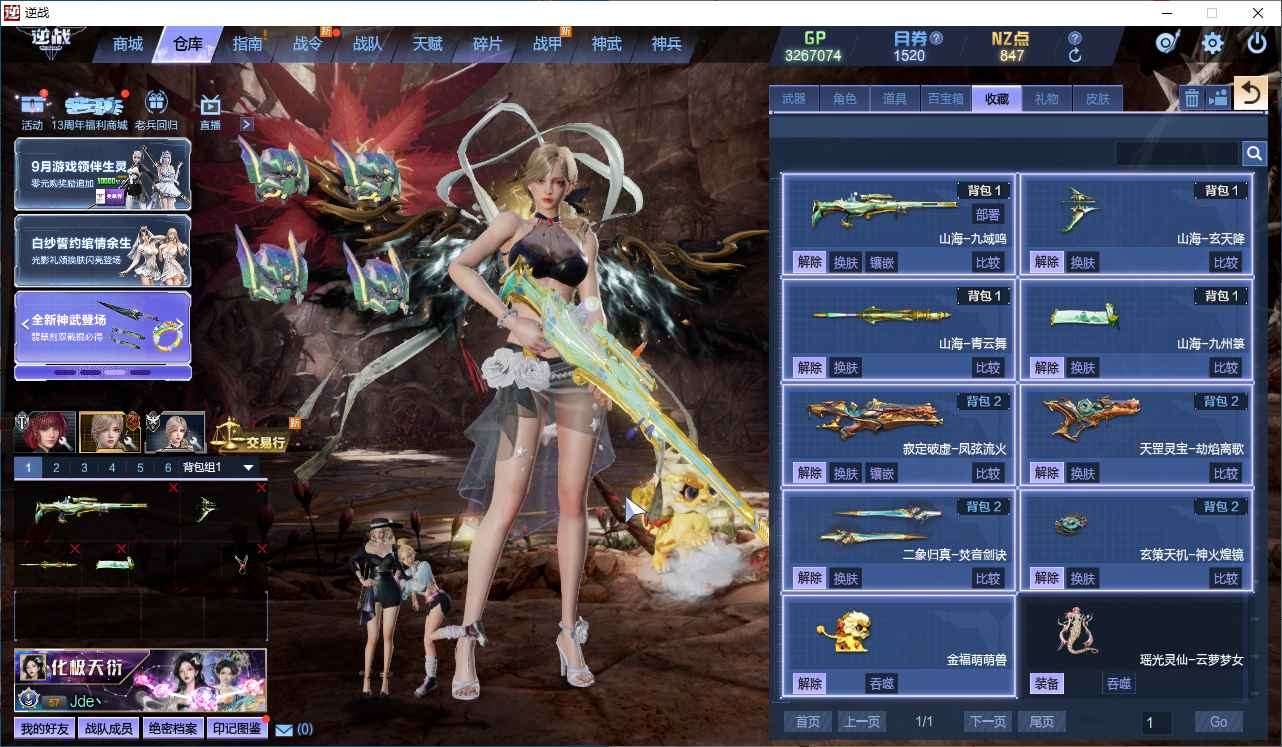The image size is (1282, 747).
Task: Click the search magnifier button
Action: tap(1254, 153)
